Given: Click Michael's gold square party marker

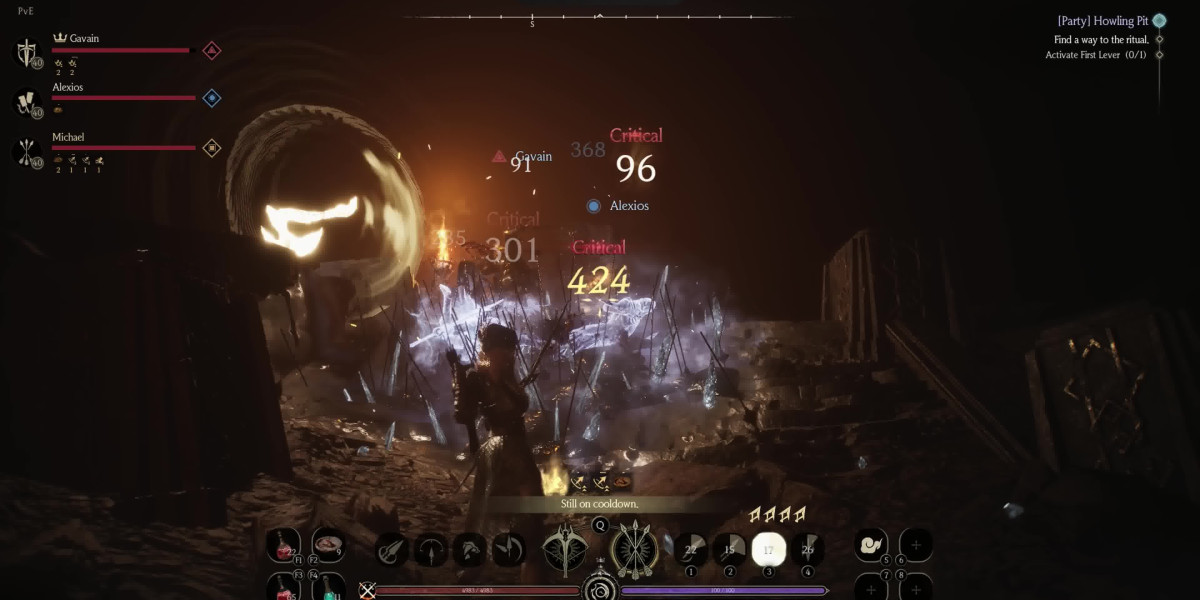Looking at the screenshot, I should 212,148.
